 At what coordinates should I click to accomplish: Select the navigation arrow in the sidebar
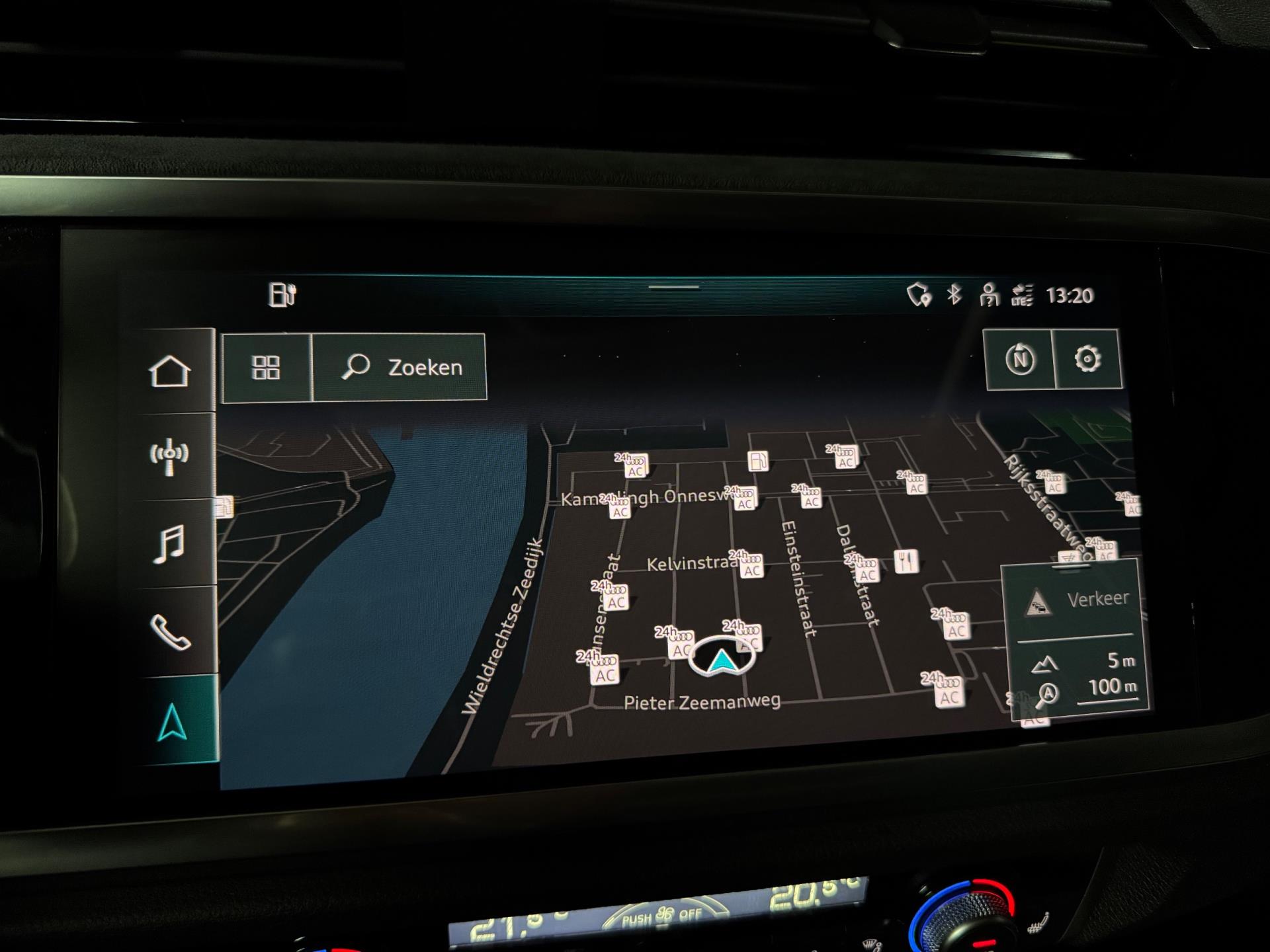tap(173, 722)
